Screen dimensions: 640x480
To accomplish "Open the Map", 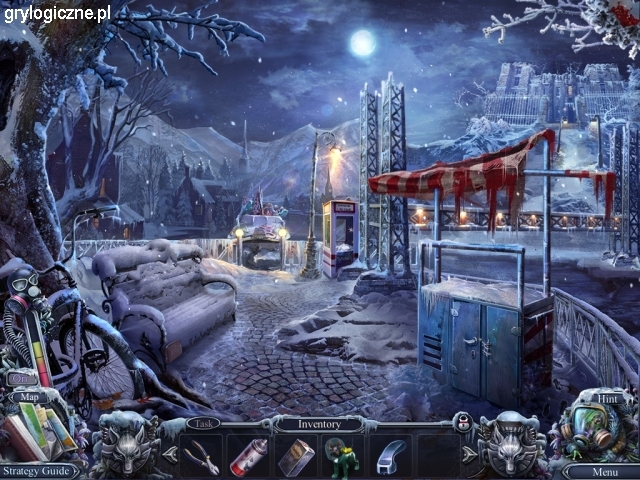I will (28, 396).
